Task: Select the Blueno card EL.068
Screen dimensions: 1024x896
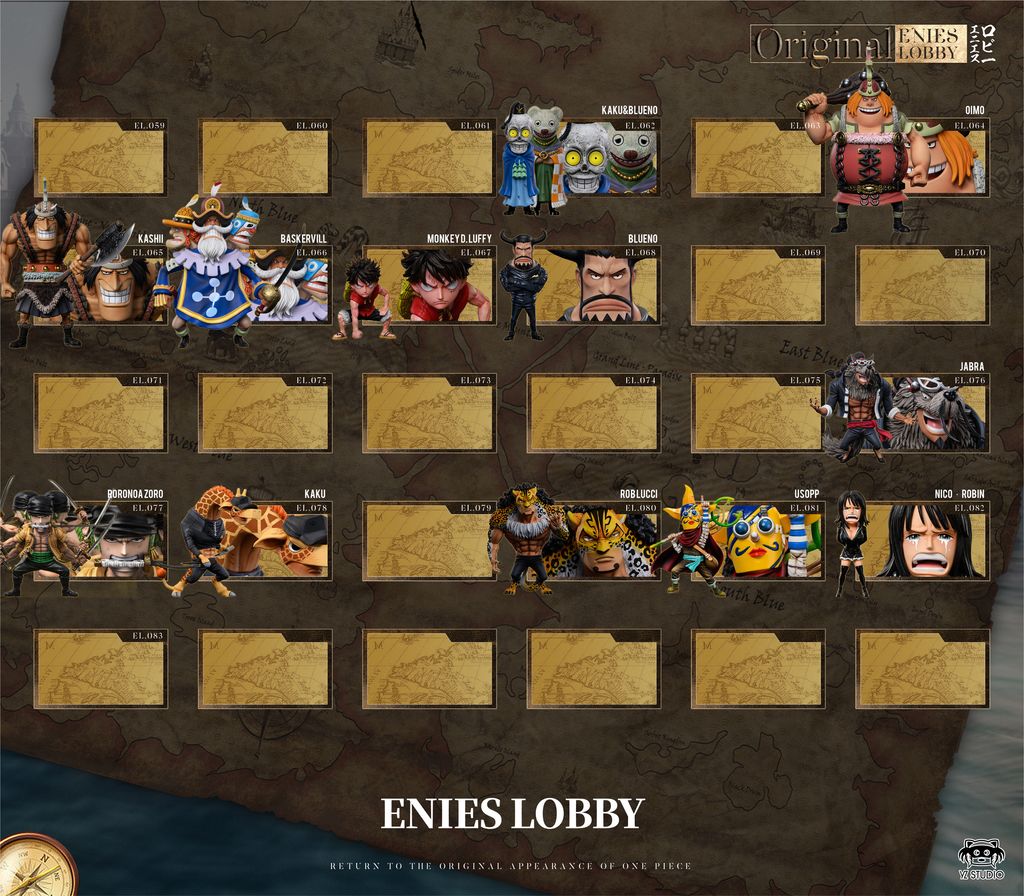Action: coord(602,286)
